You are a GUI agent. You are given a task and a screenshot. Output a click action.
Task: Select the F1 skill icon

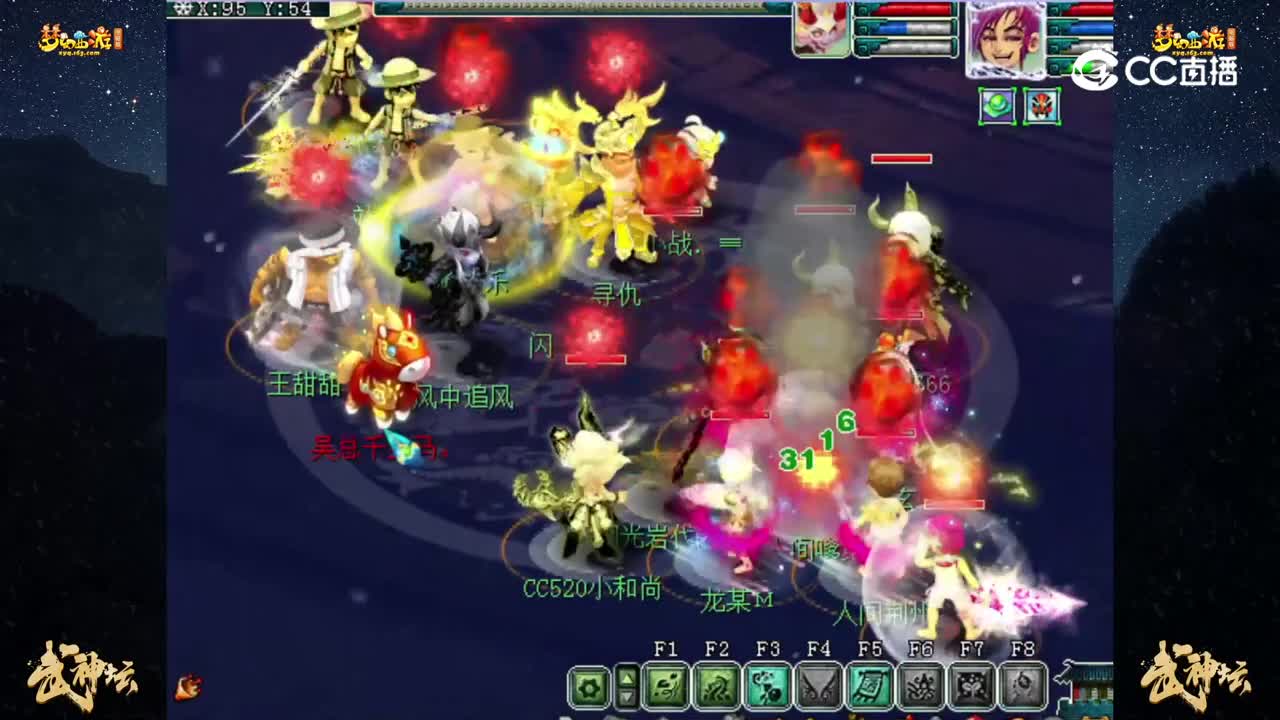665,689
